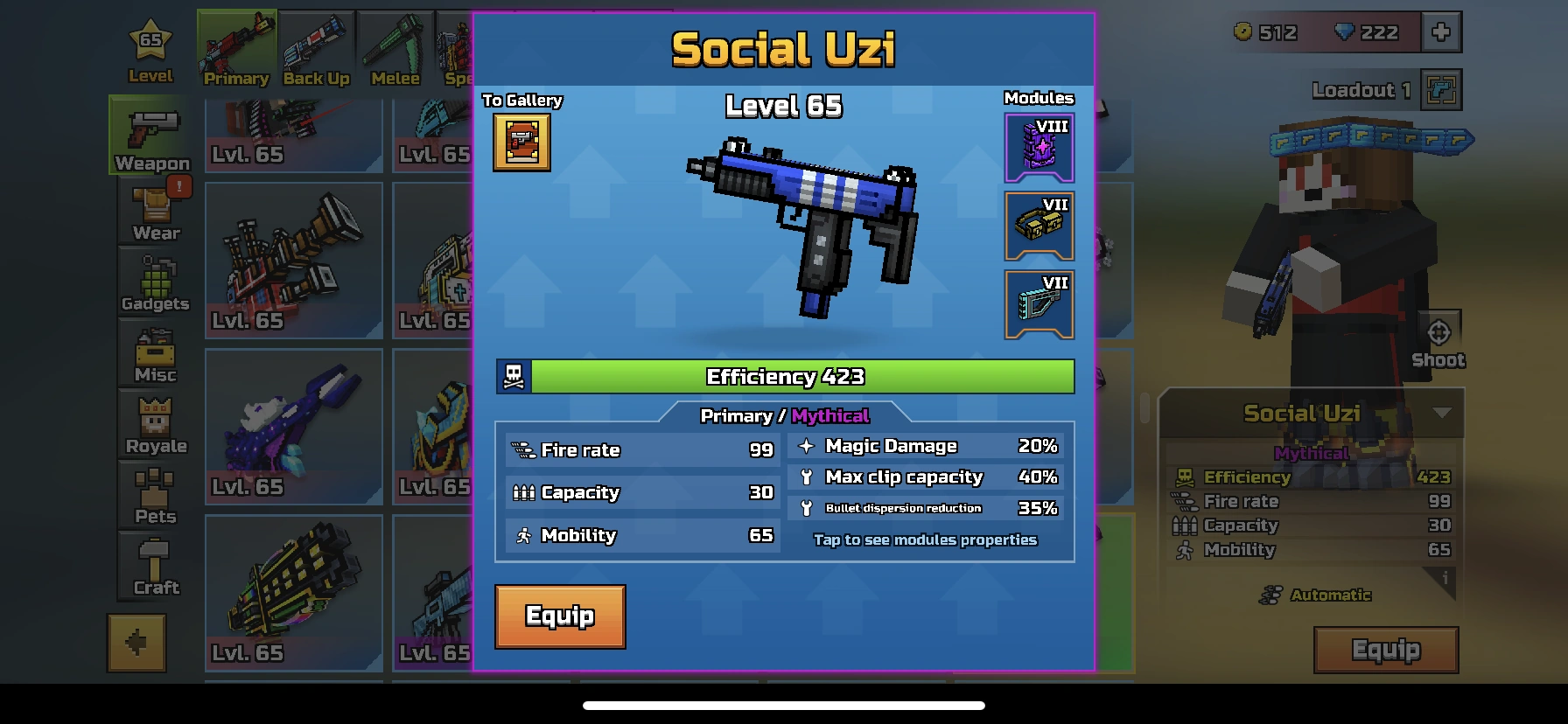Tap to see modules properties

[927, 540]
